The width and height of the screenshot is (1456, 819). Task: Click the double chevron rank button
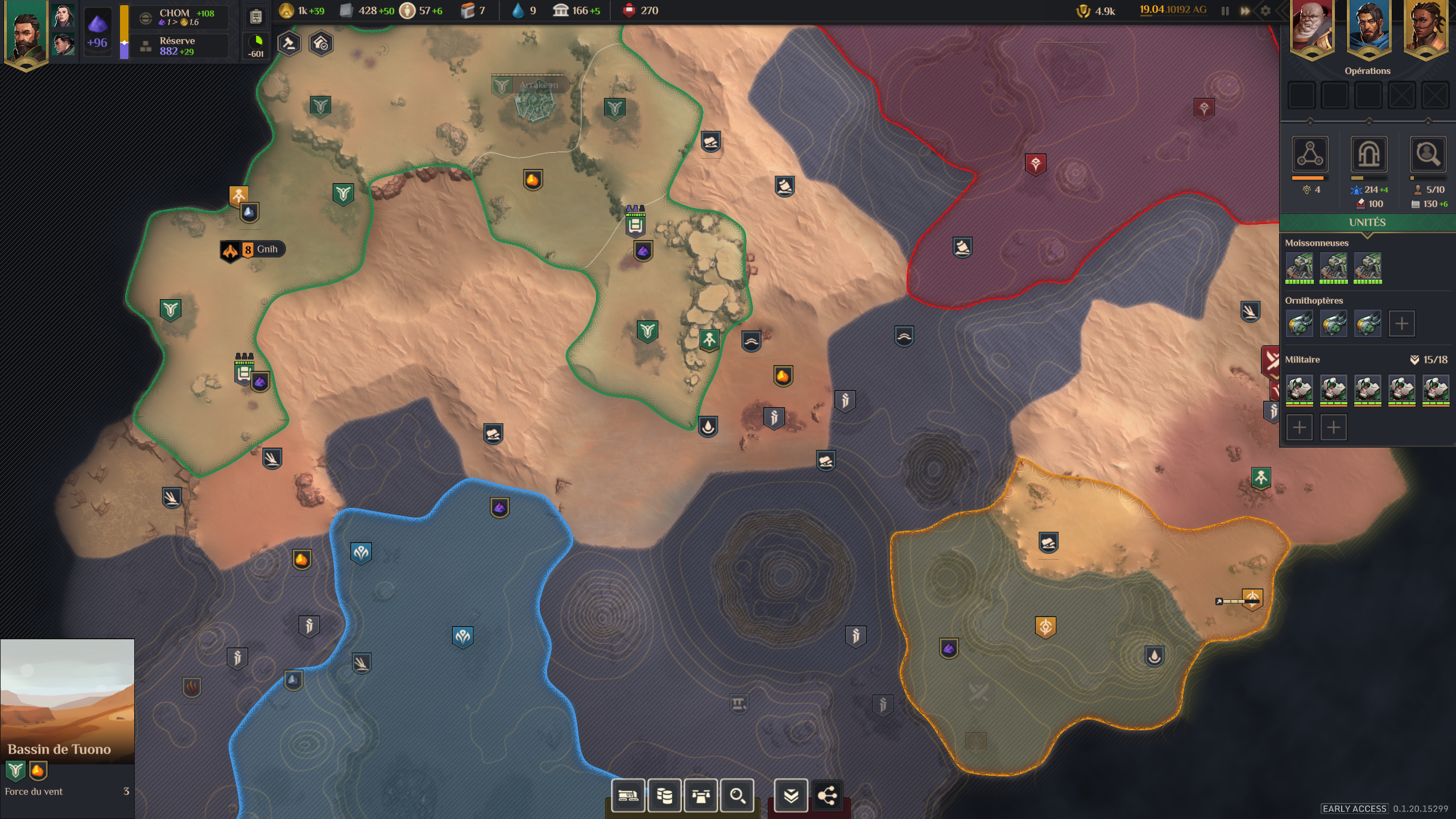pos(791,795)
